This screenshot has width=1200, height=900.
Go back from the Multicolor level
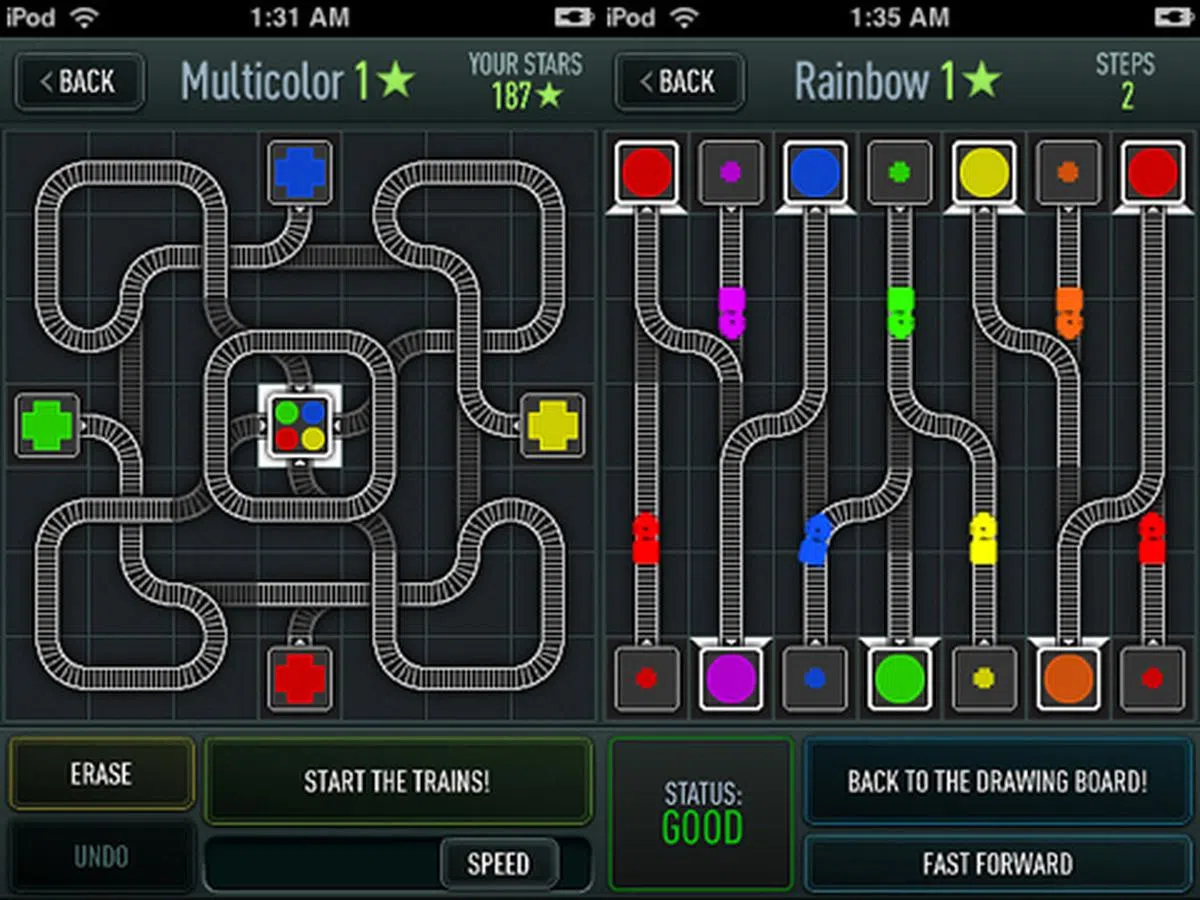pos(79,82)
